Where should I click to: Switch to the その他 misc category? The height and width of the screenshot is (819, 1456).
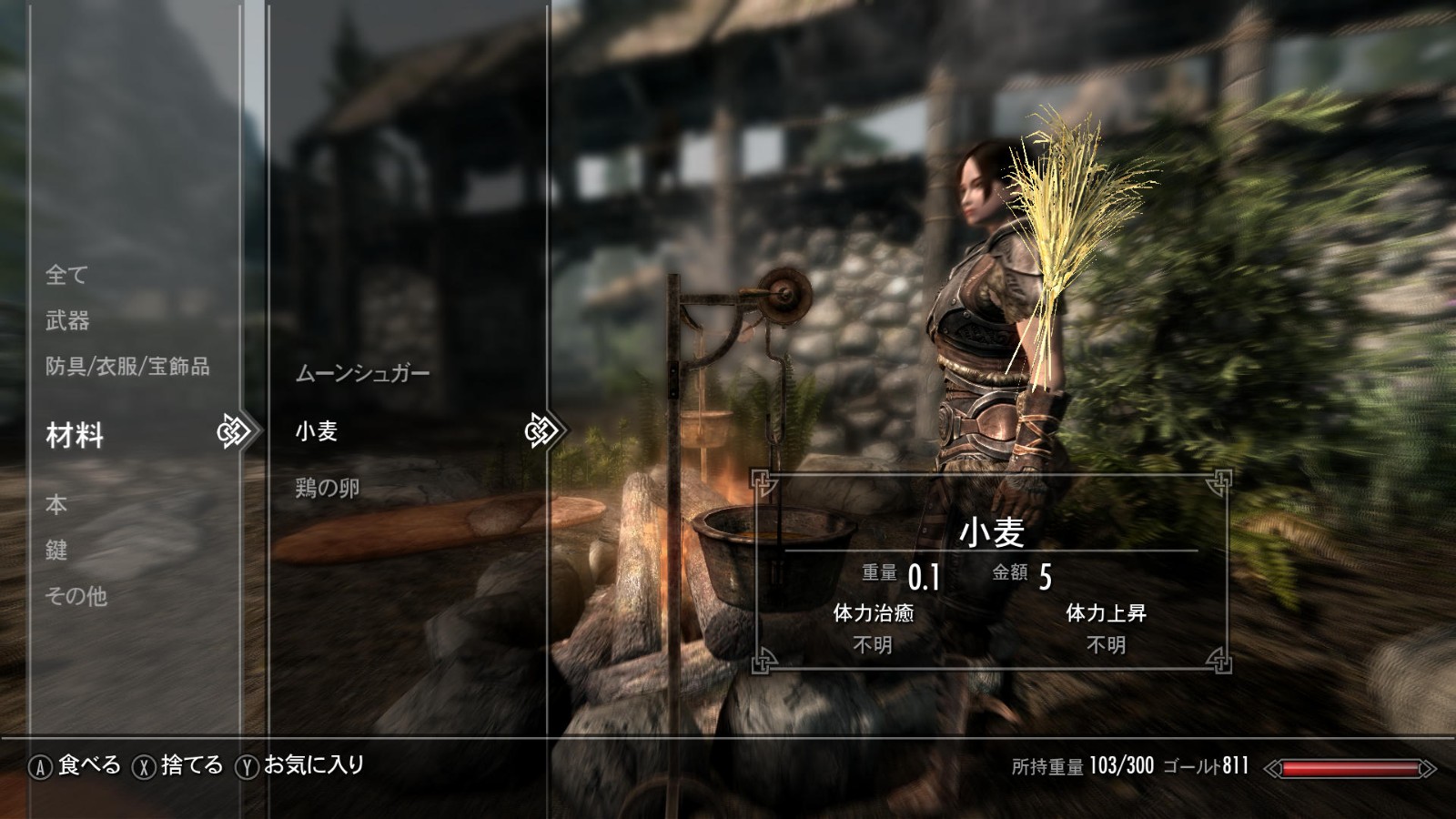point(76,596)
